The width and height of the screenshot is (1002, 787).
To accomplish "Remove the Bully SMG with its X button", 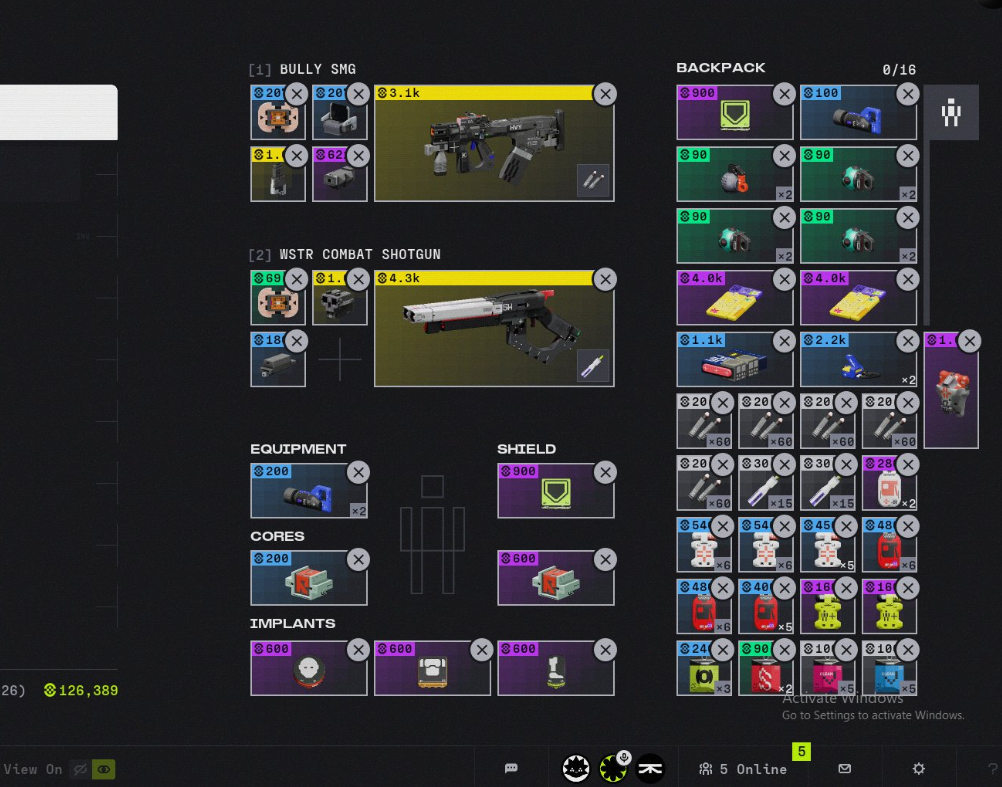I will (605, 94).
